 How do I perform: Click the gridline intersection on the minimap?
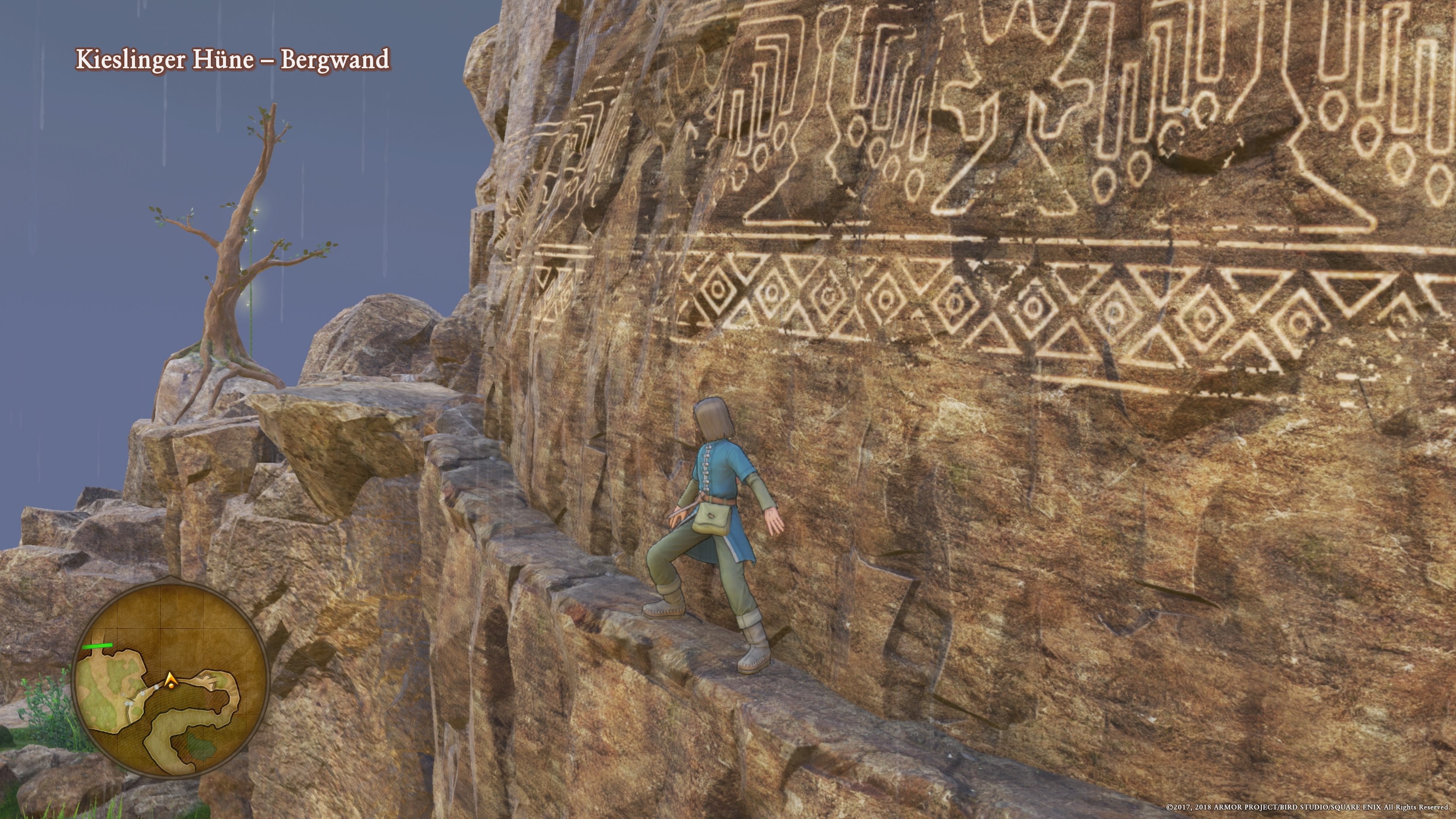(161, 628)
